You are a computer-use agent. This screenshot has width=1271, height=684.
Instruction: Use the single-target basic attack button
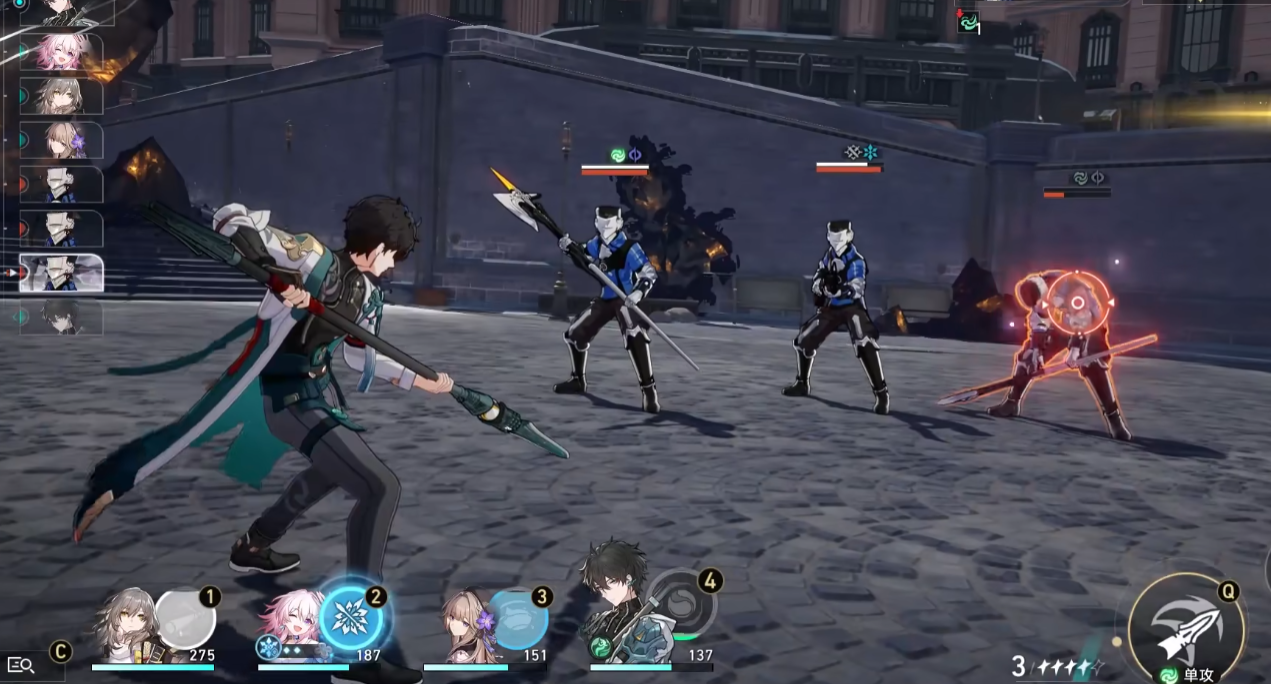(x=1185, y=626)
